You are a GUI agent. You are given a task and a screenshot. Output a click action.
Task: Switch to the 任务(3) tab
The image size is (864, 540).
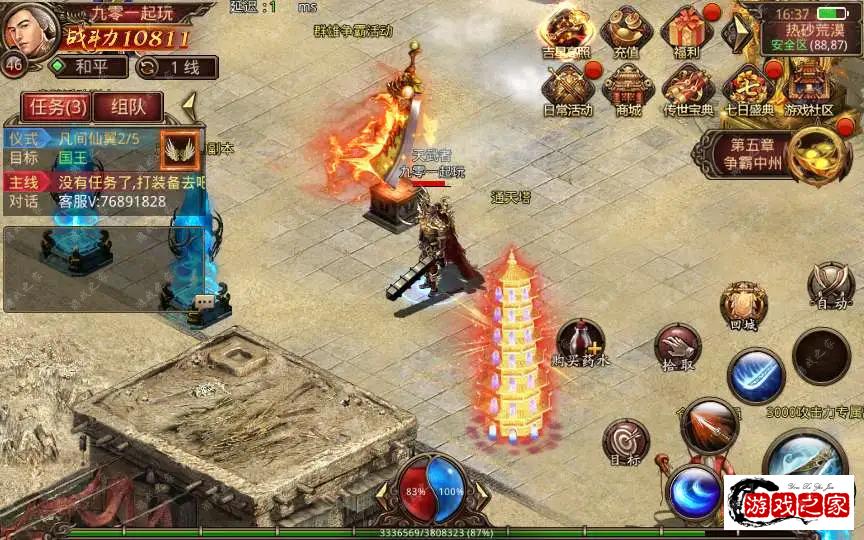(x=57, y=107)
